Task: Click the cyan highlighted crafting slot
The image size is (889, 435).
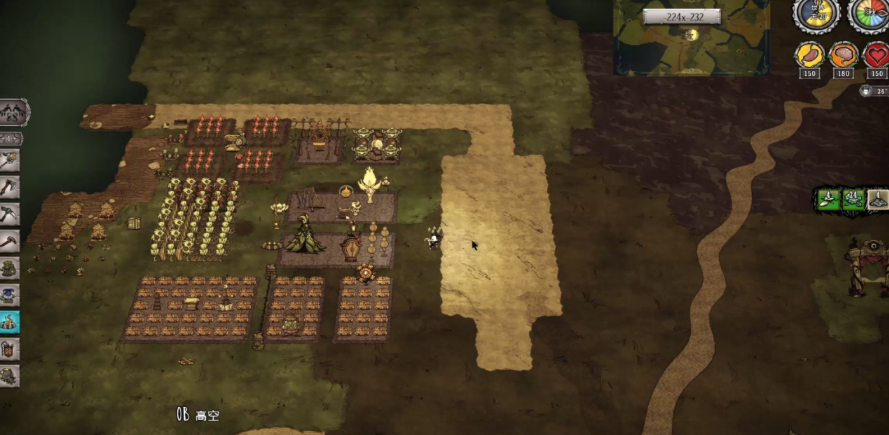Action: [x=10, y=322]
